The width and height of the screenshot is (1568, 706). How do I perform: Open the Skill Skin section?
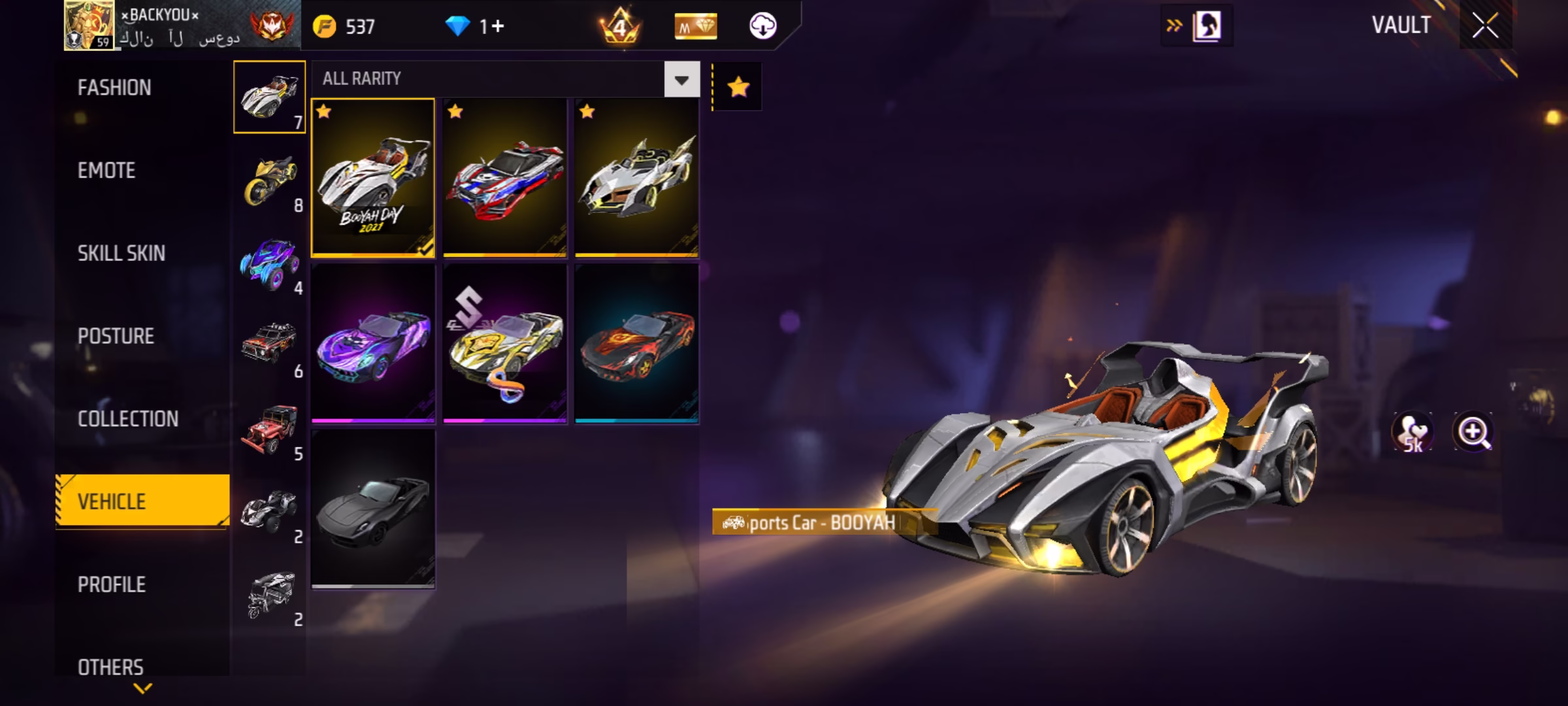tap(122, 253)
